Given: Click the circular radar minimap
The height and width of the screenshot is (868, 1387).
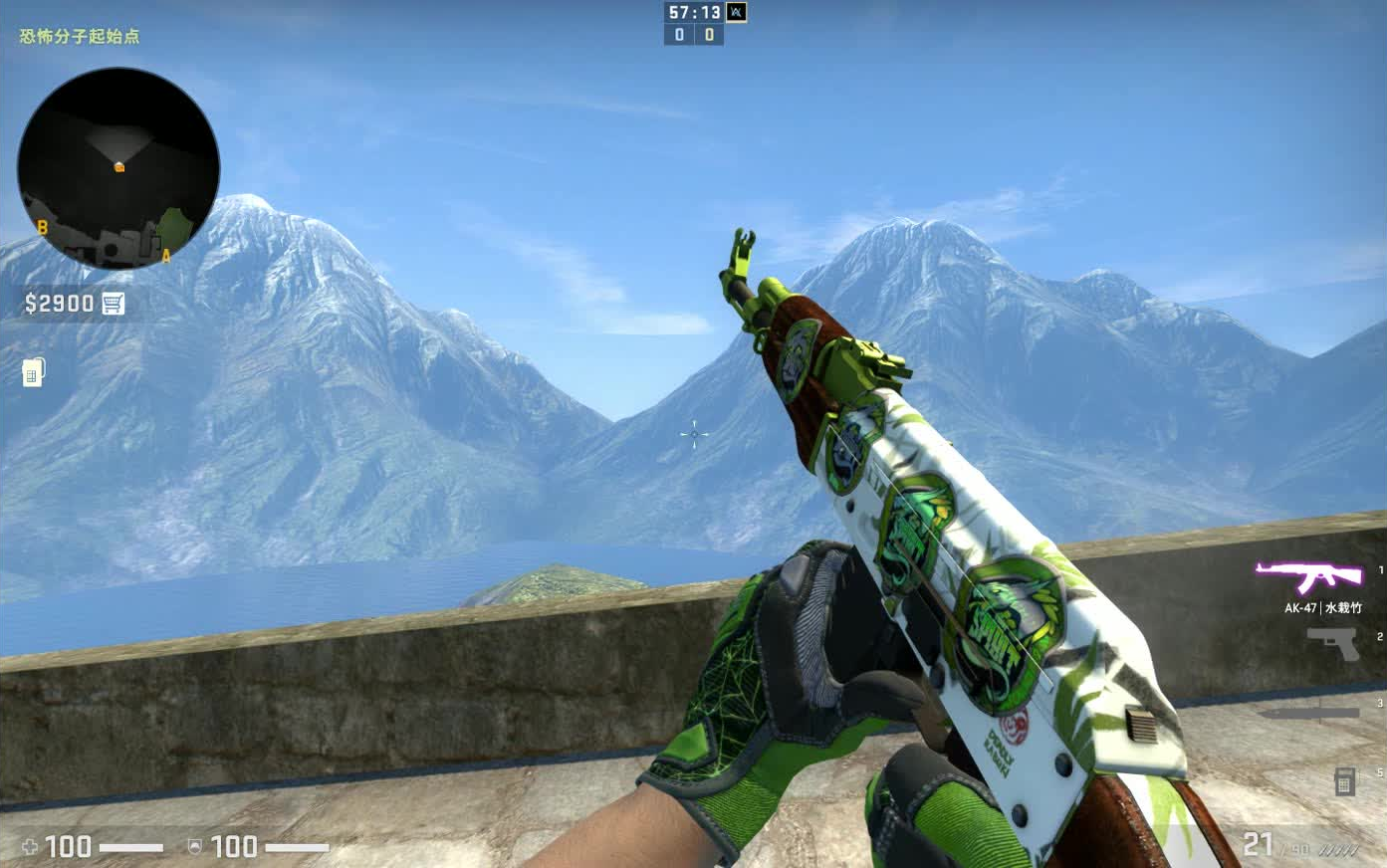Looking at the screenshot, I should pyautogui.click(x=118, y=167).
